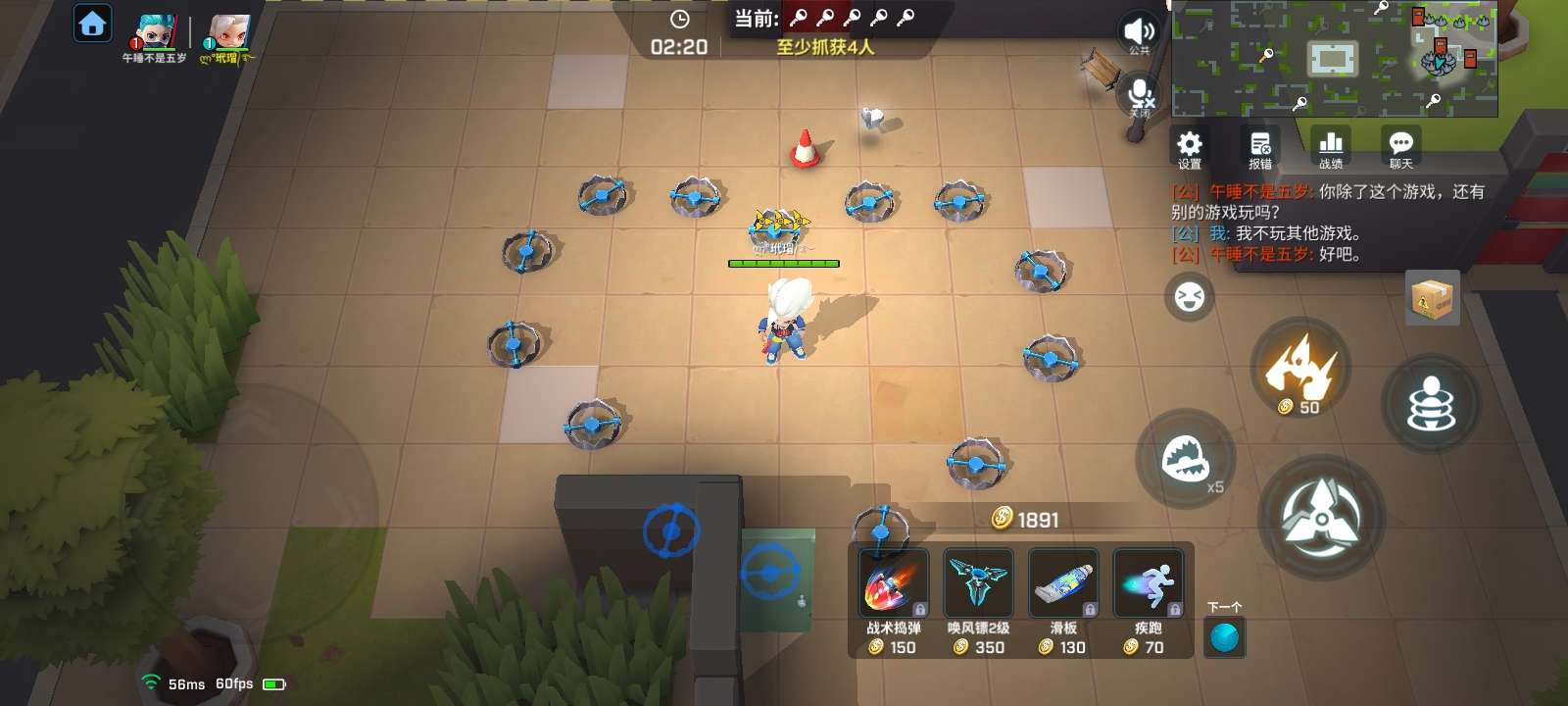Select the next blue orb item

pyautogui.click(x=1224, y=637)
